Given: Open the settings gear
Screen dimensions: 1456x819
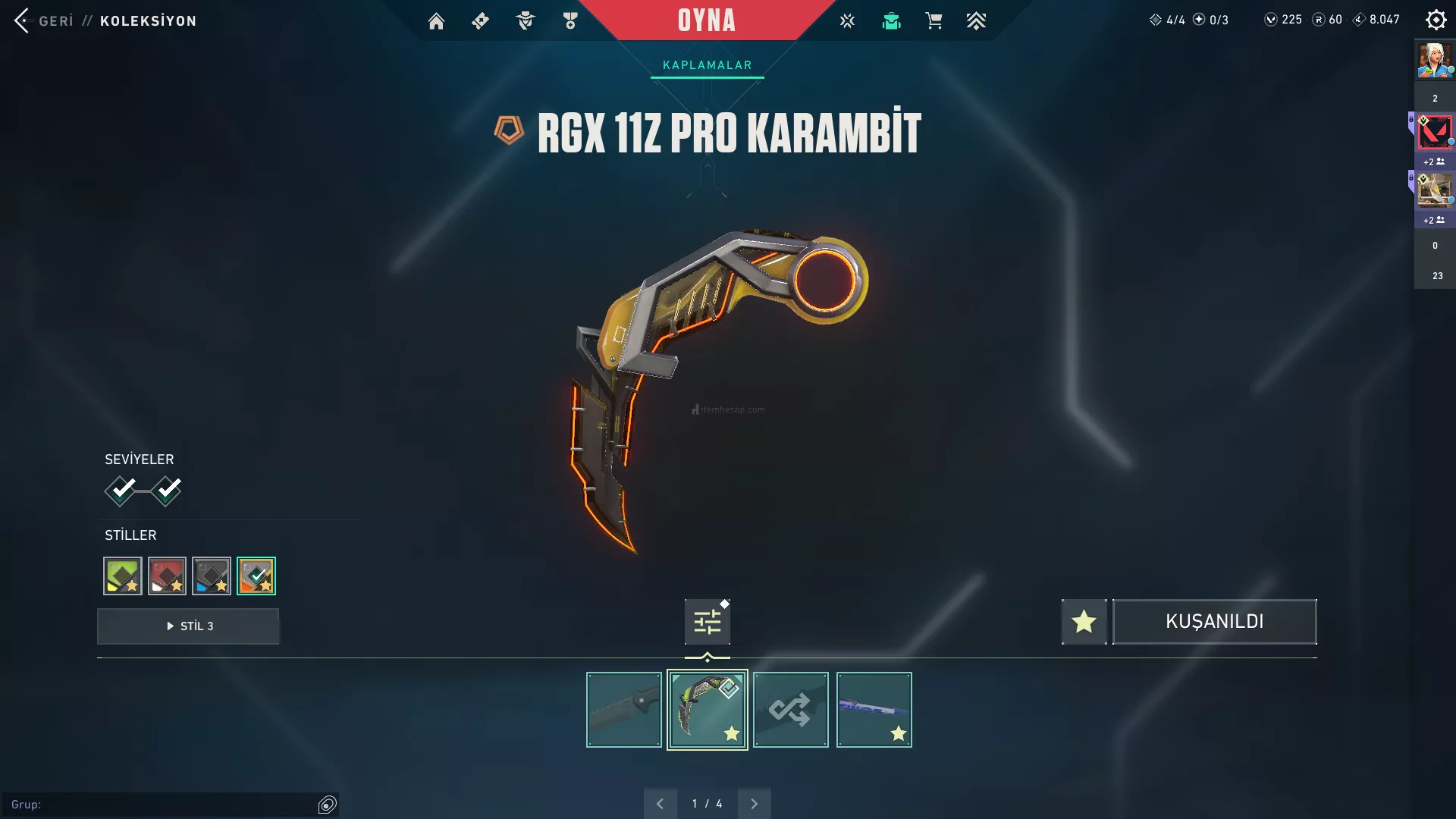Looking at the screenshot, I should coord(1436,20).
